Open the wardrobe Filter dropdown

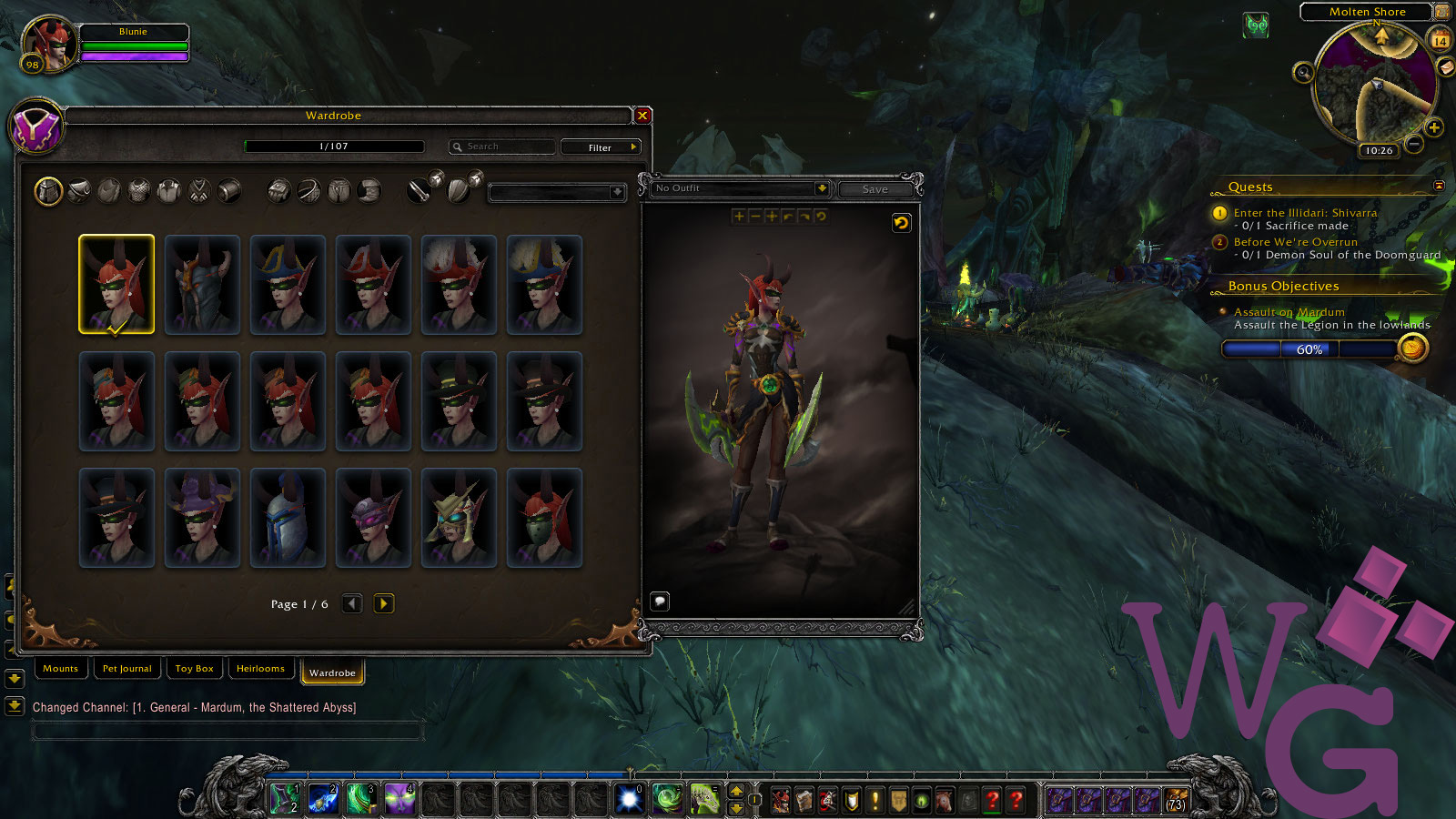pyautogui.click(x=601, y=147)
